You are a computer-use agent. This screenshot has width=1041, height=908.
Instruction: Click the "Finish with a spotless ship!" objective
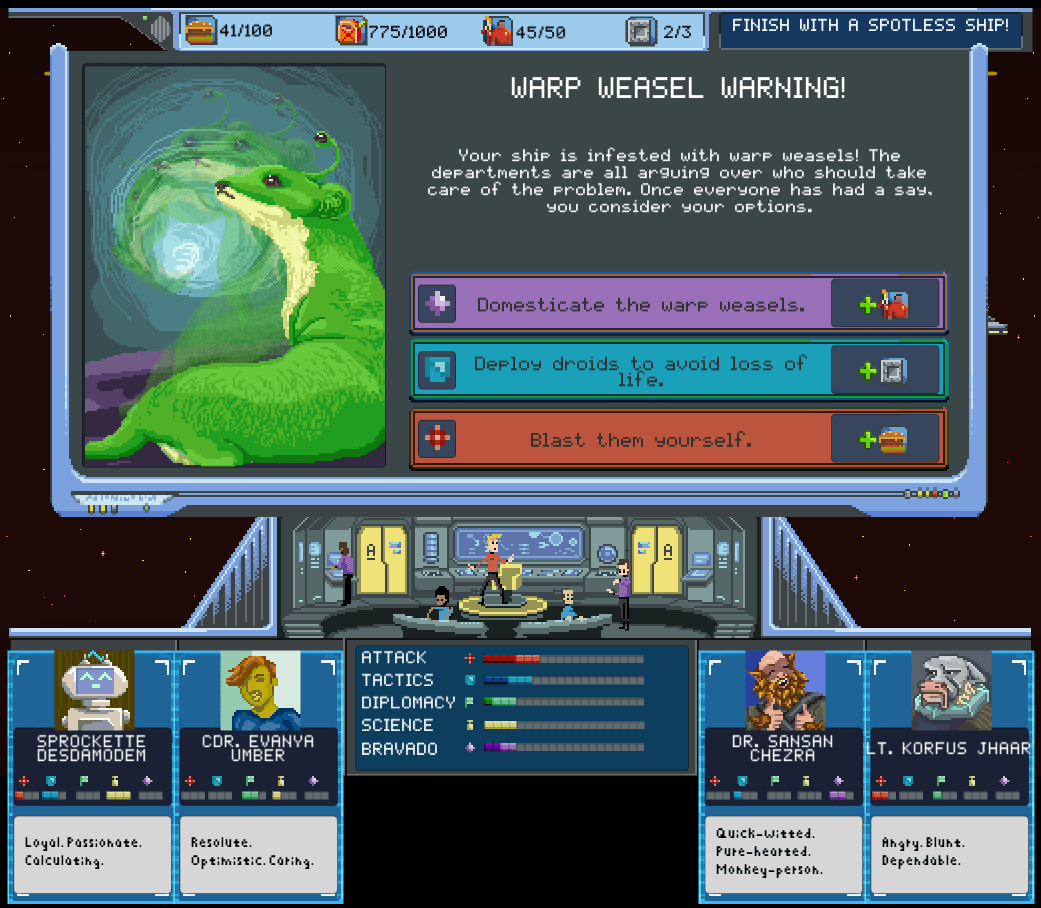pos(870,28)
